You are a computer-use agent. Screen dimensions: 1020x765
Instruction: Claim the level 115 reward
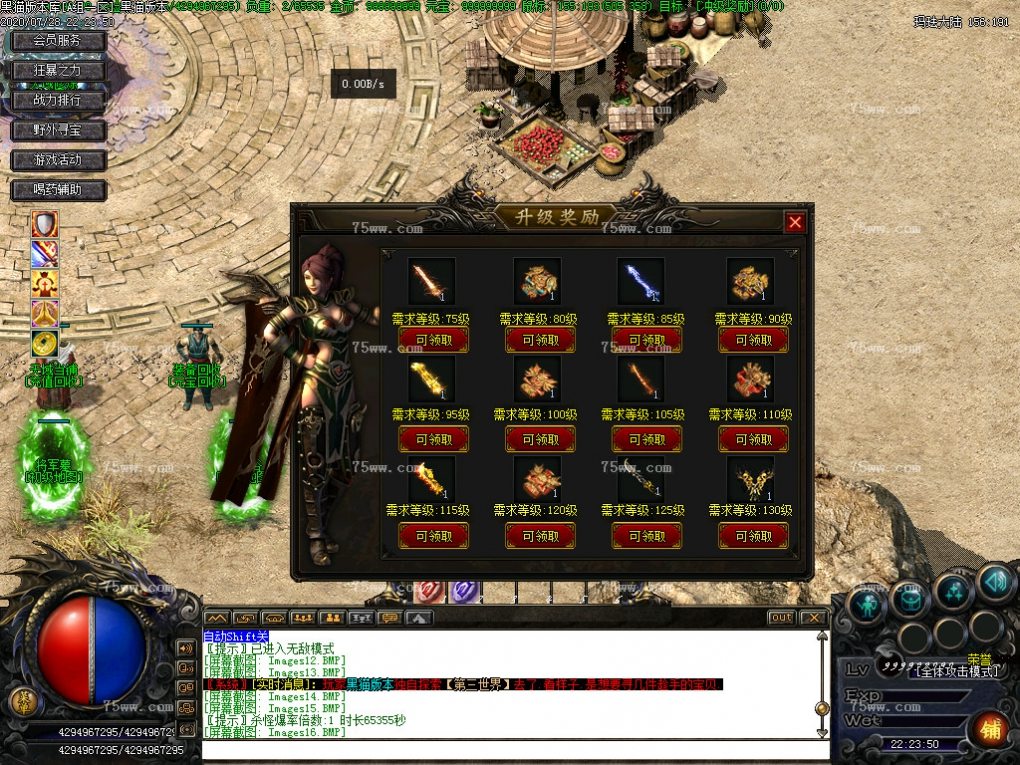click(432, 536)
